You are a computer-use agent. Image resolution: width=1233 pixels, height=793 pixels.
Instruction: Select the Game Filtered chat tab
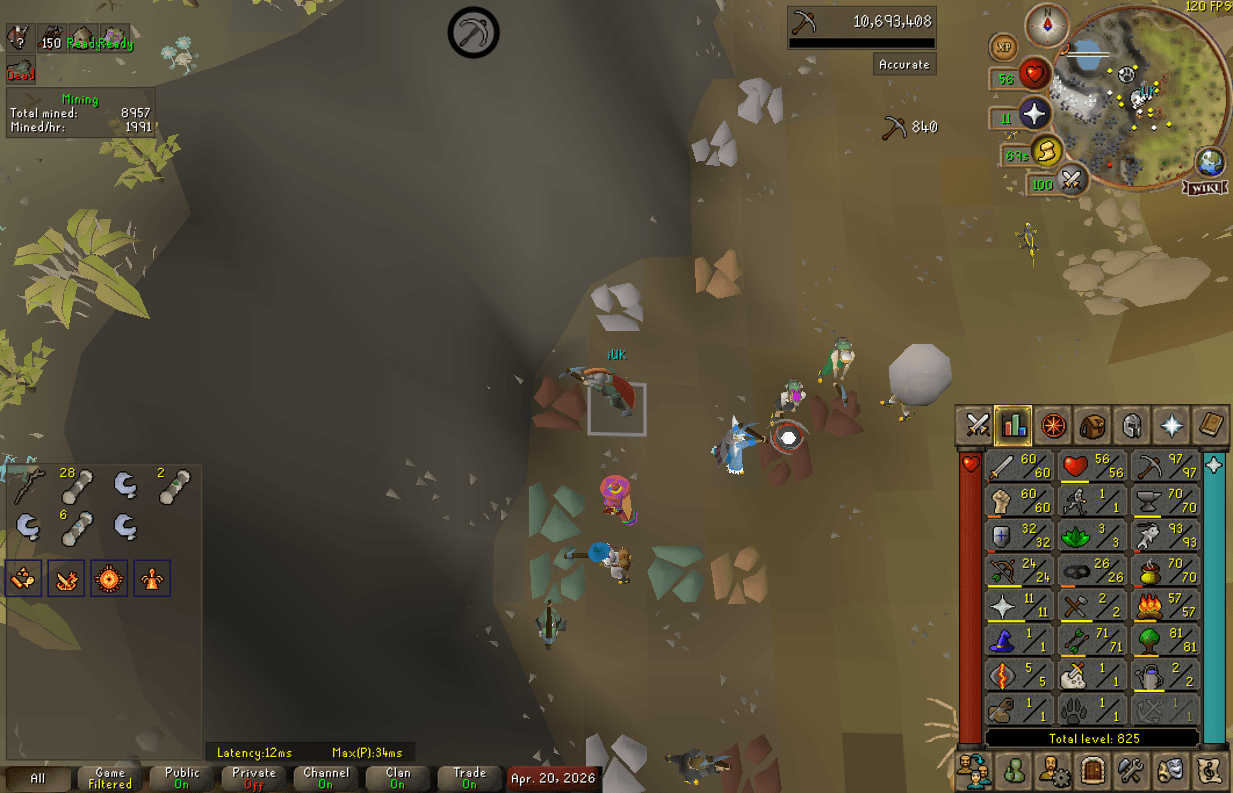[110, 778]
